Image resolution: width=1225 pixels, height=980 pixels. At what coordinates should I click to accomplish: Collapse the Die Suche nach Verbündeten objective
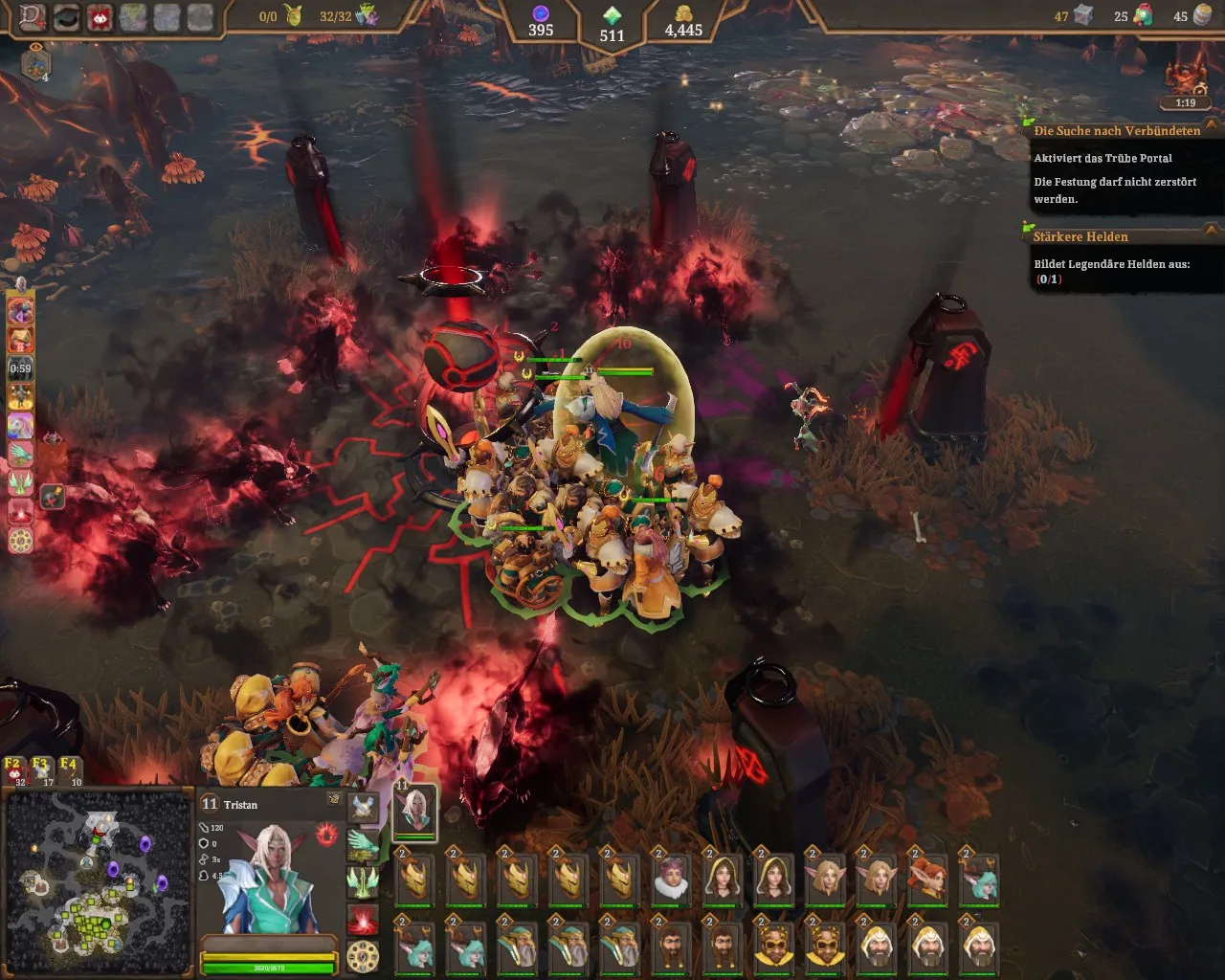(1211, 127)
